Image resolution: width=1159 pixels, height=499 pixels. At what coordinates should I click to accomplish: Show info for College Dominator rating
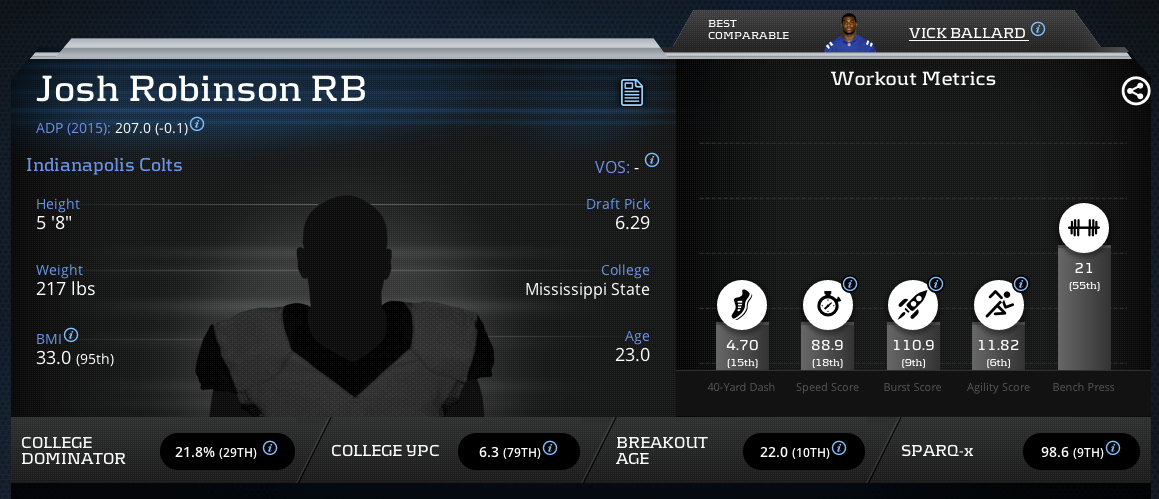(x=270, y=450)
